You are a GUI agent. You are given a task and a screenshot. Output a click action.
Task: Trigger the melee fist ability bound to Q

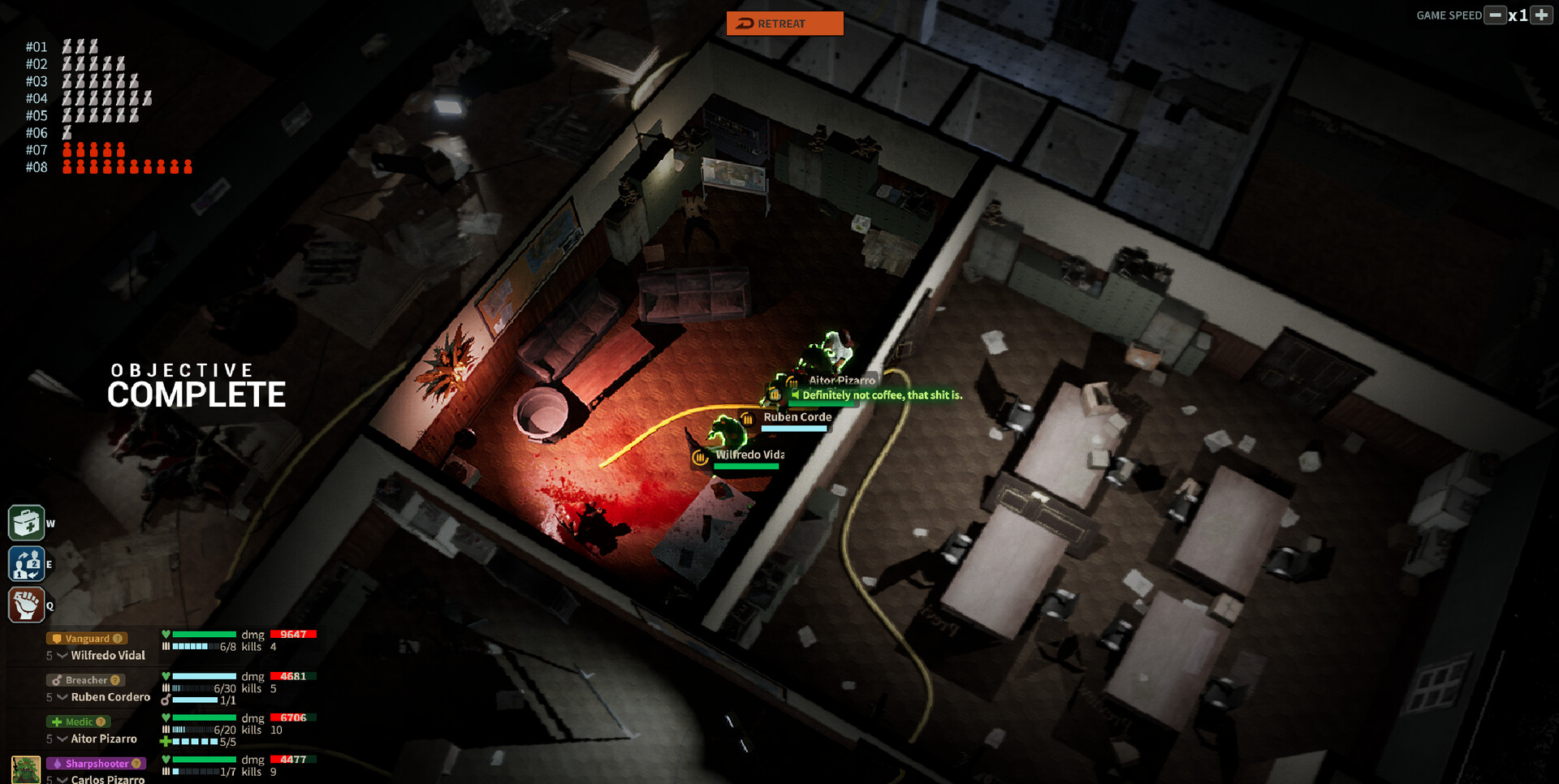(27, 604)
